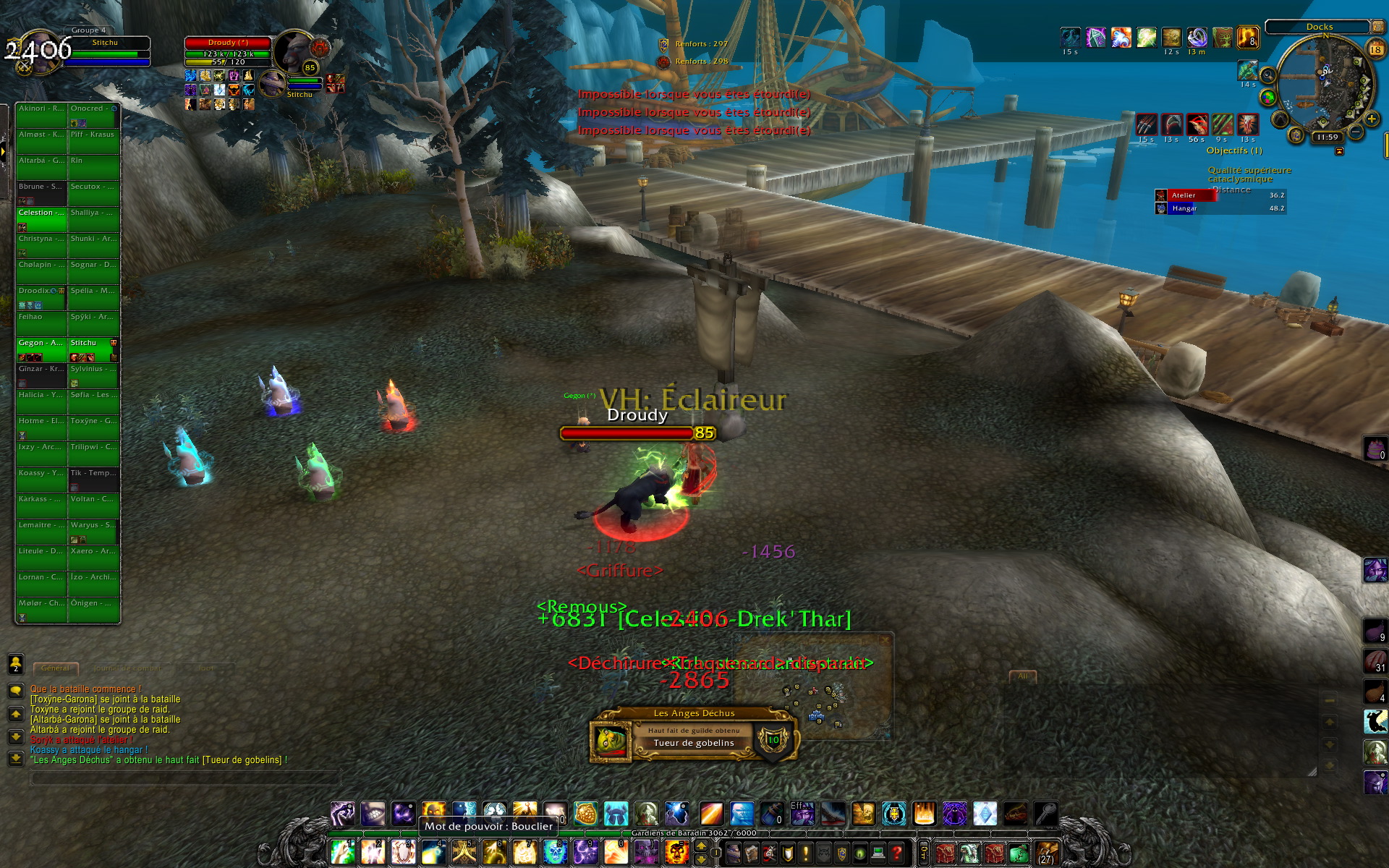Select Gegon's raid frame
1389x868 pixels.
click(x=41, y=349)
